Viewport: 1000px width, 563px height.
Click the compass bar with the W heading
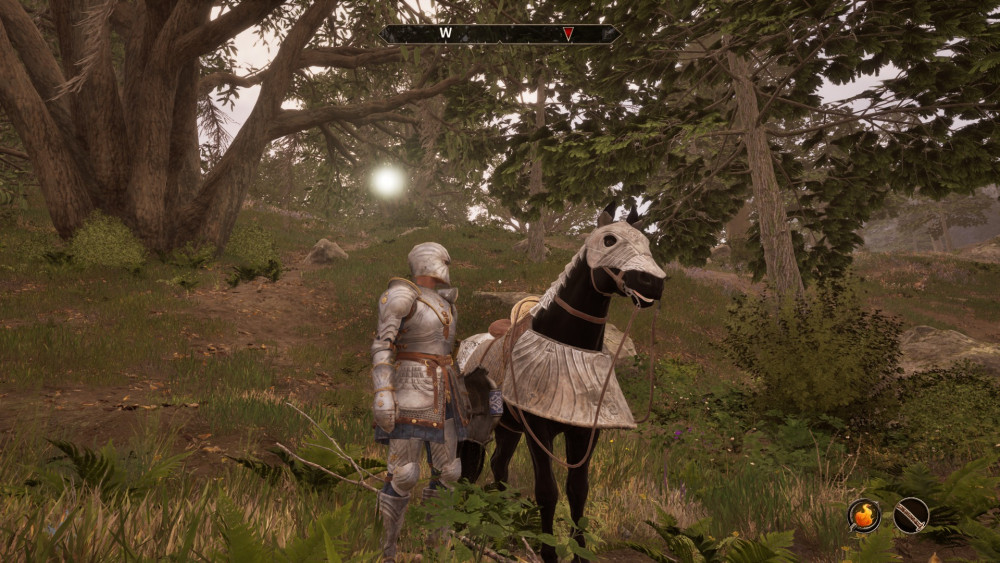499,34
